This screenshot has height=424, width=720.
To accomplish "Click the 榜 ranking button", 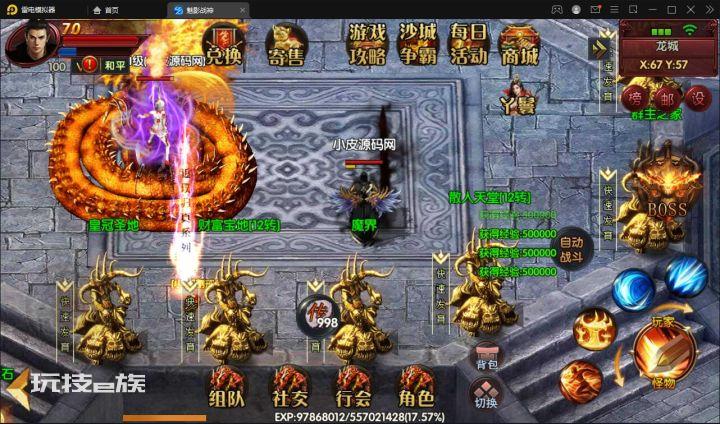I will [634, 96].
